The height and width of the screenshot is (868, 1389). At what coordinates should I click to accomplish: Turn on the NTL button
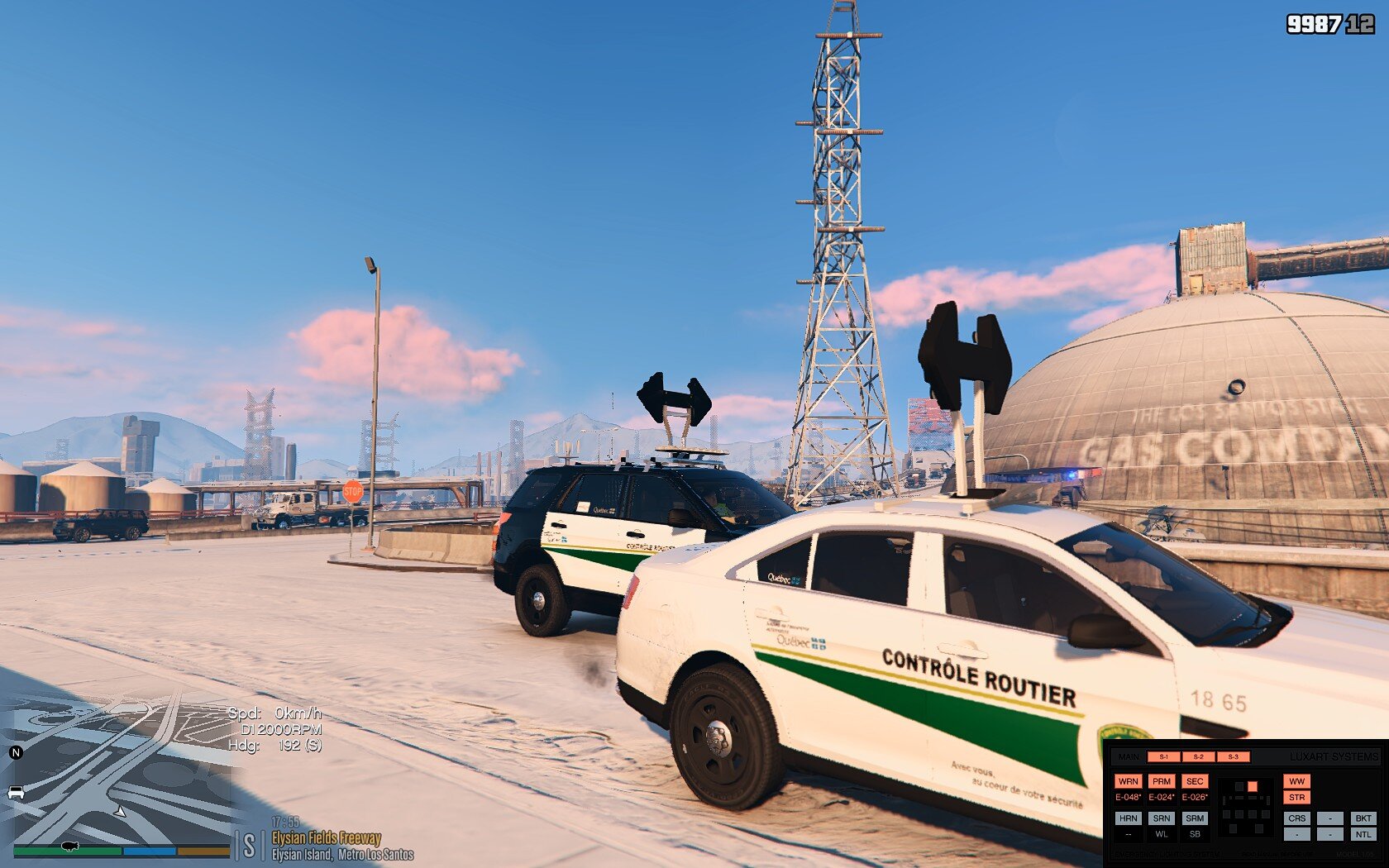1363,835
